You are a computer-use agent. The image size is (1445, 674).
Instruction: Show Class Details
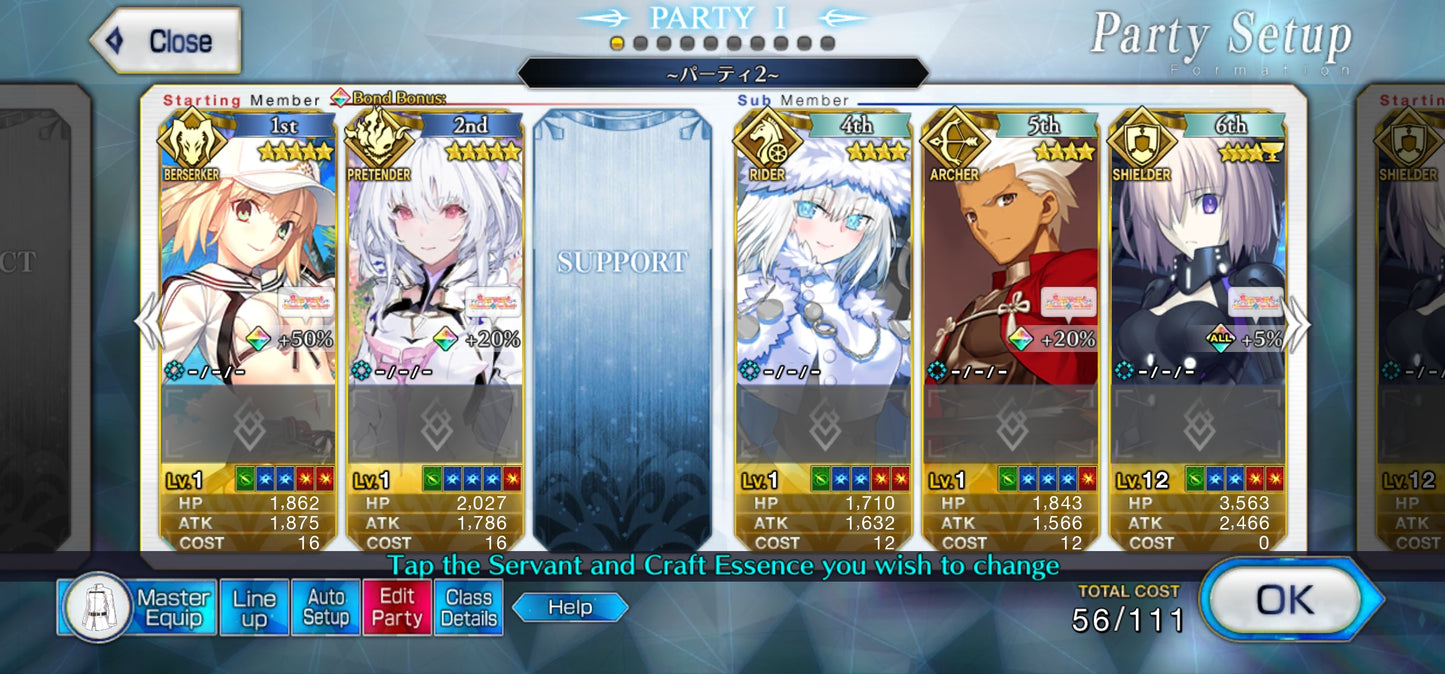click(x=468, y=607)
